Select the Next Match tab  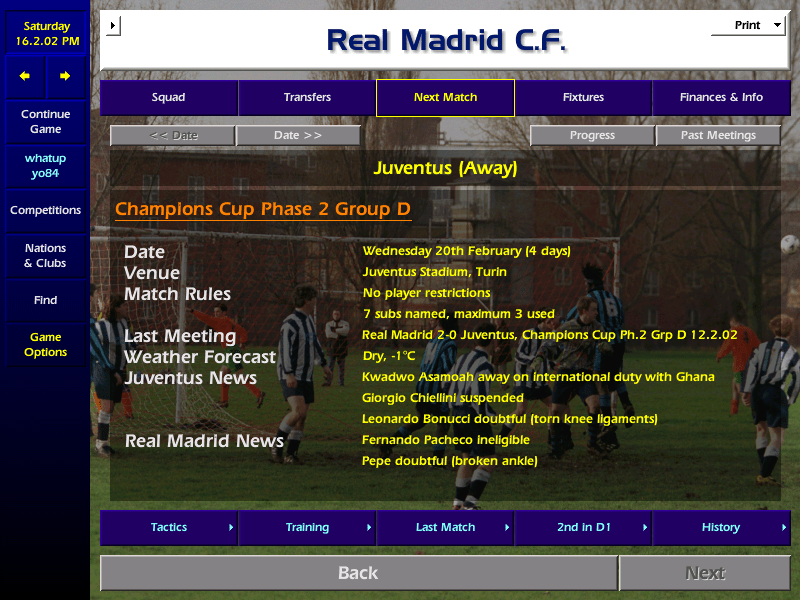click(445, 98)
